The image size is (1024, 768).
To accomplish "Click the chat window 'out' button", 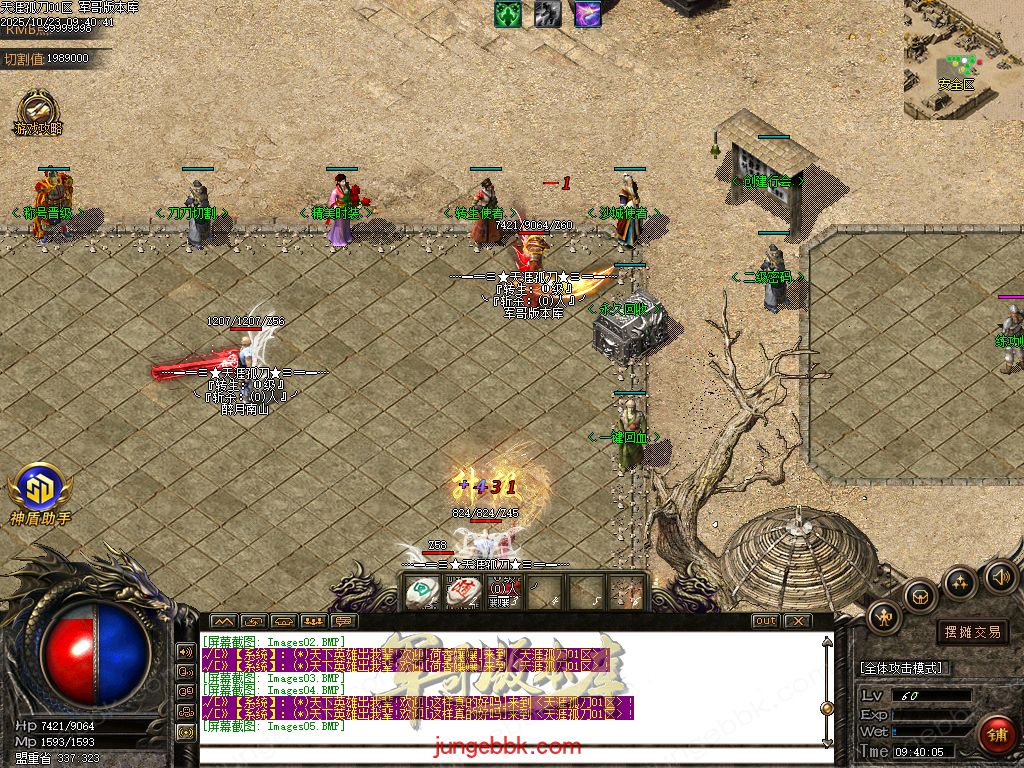I will pos(765,621).
